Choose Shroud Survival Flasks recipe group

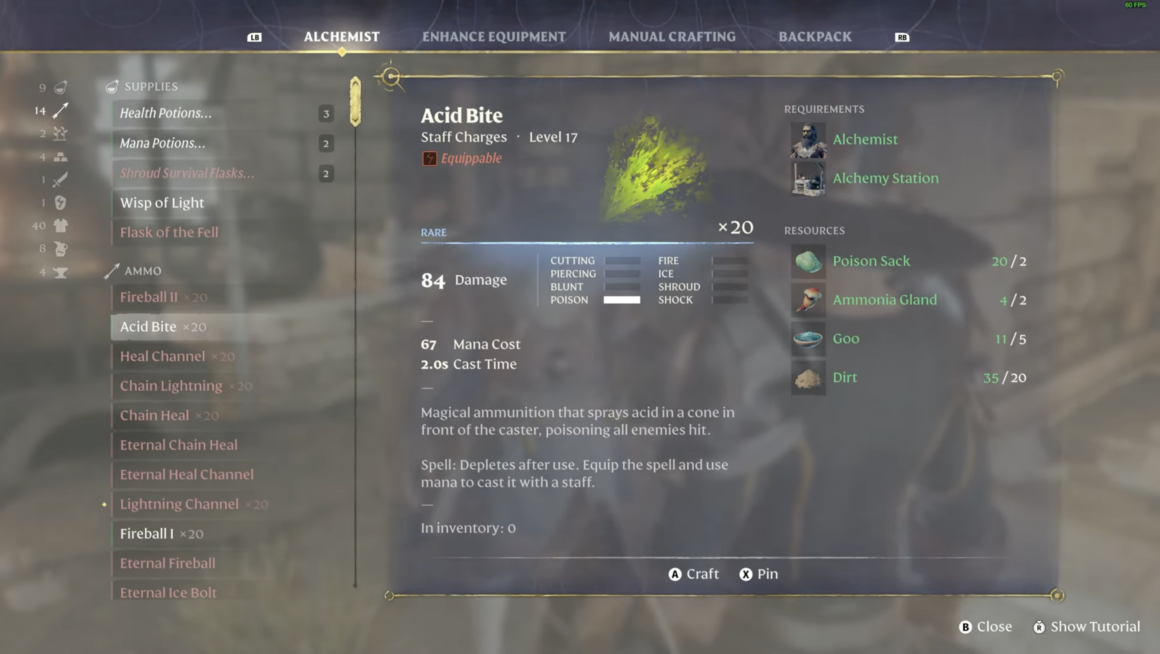click(x=187, y=173)
